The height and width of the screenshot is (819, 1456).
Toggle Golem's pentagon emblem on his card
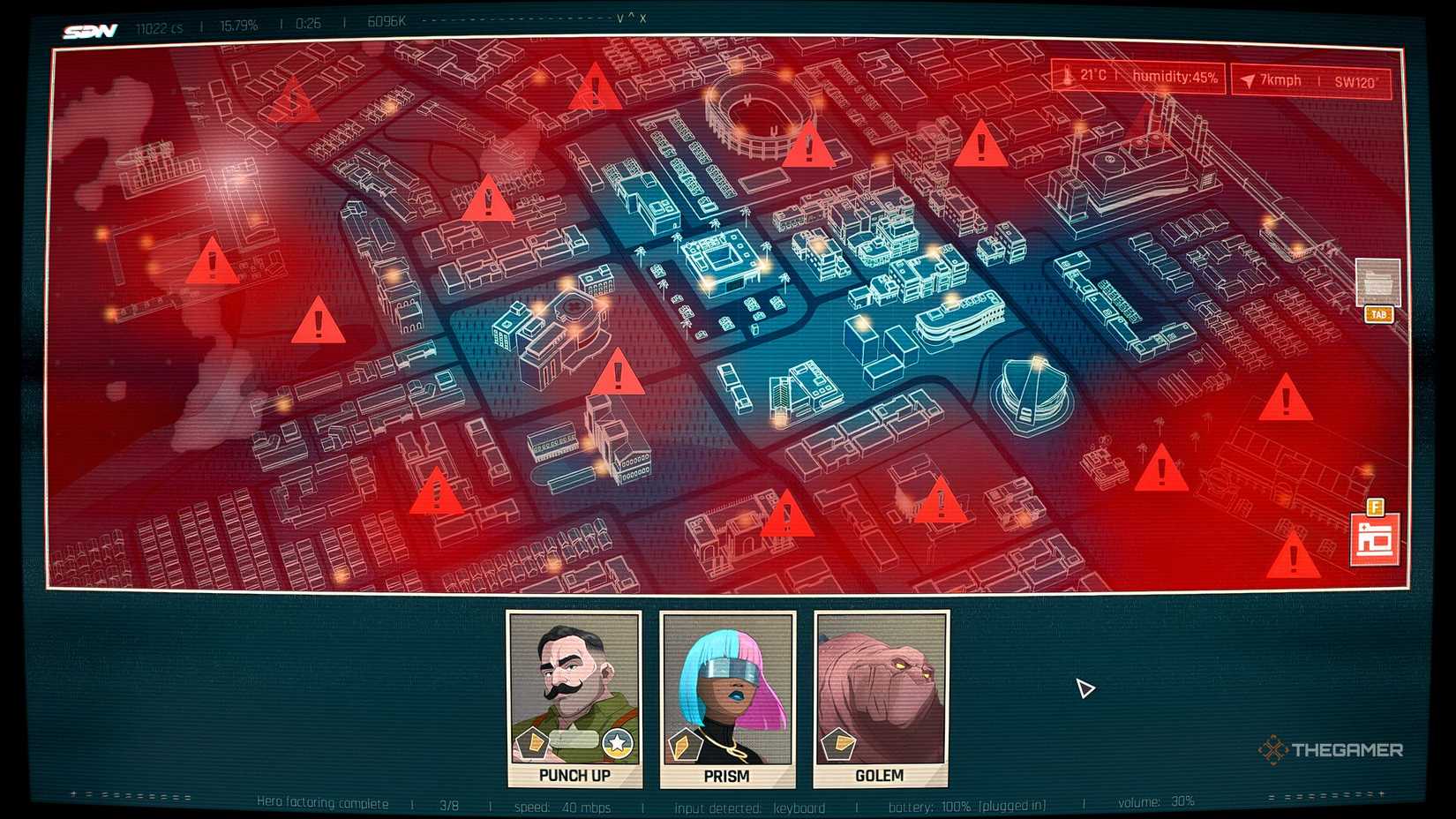pos(837,741)
